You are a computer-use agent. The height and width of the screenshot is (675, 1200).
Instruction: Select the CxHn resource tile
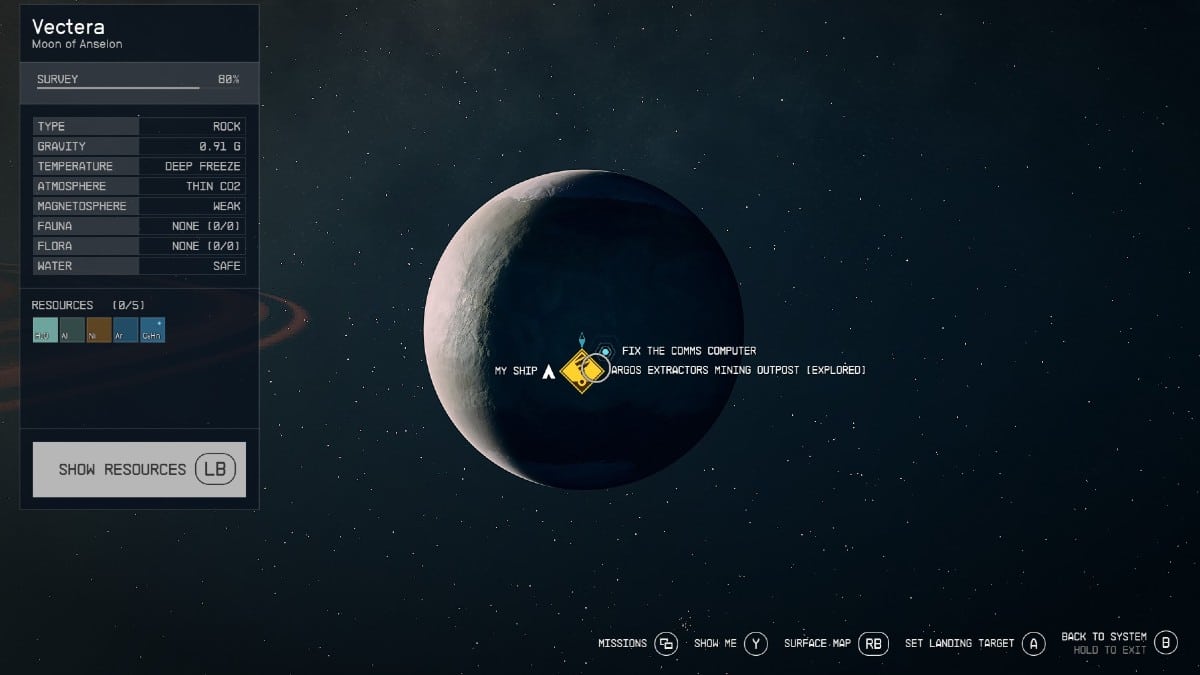153,330
